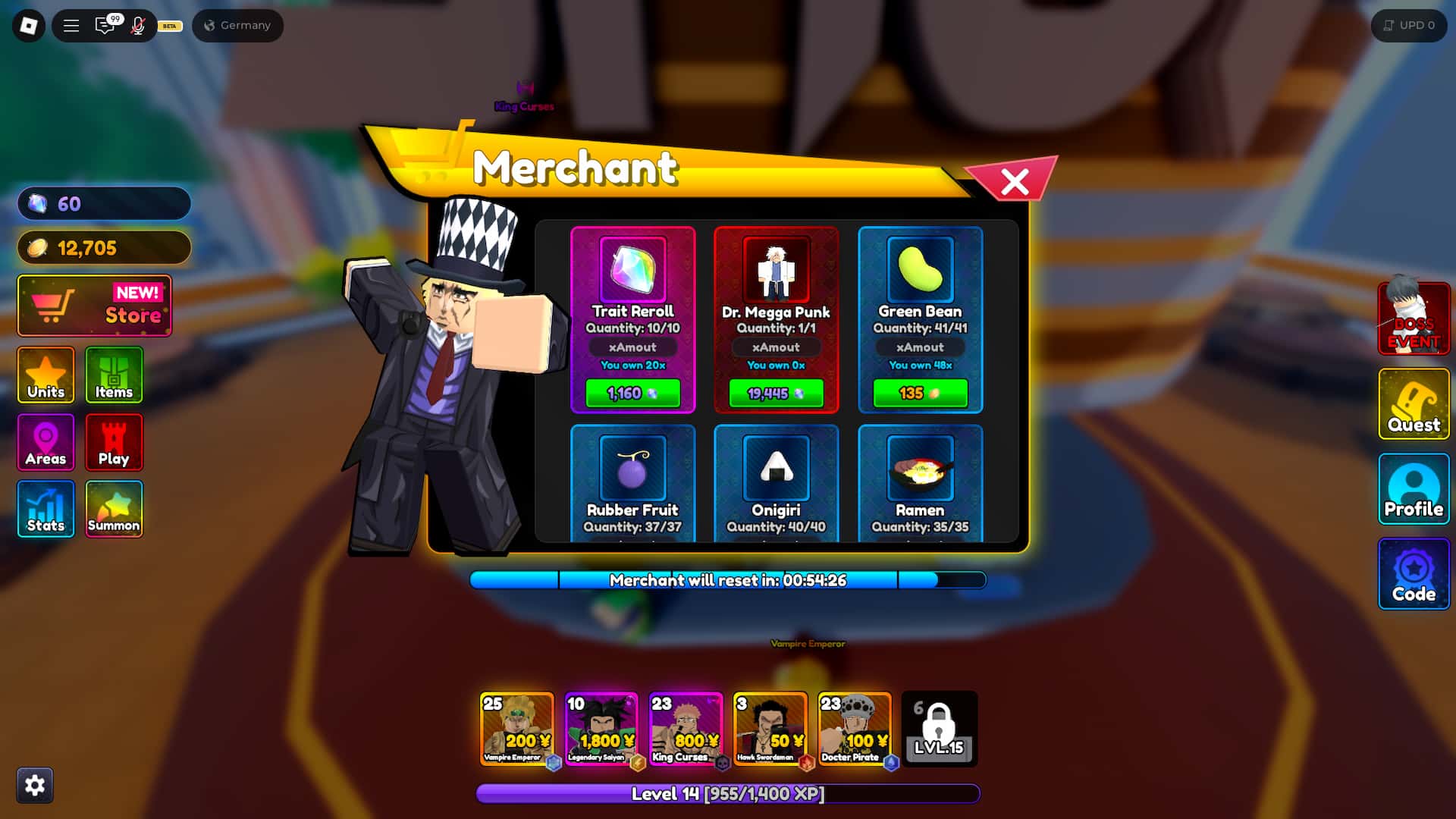Open the NEW Store
The image size is (1456, 819).
point(94,306)
